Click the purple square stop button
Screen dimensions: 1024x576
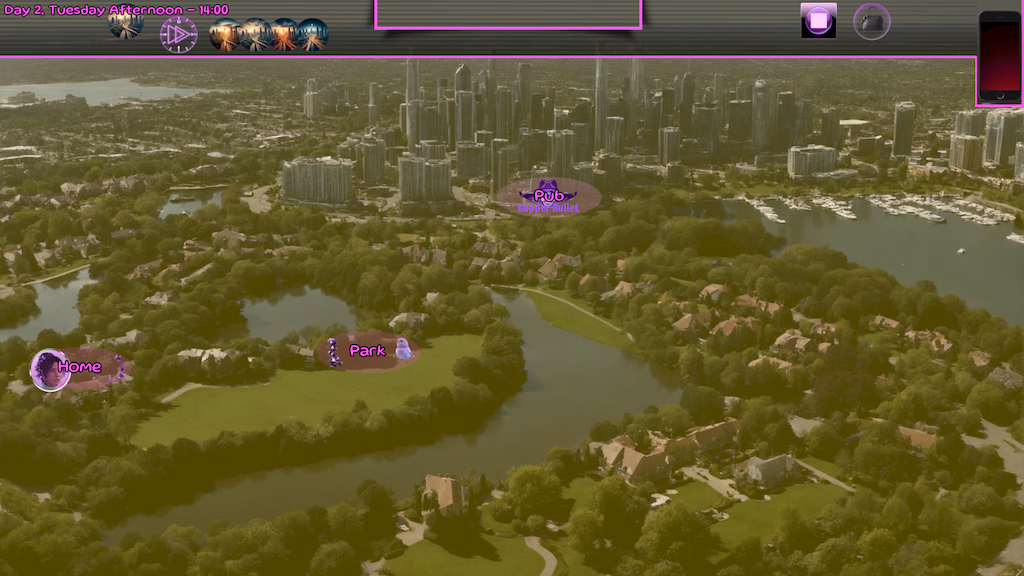[x=818, y=21]
